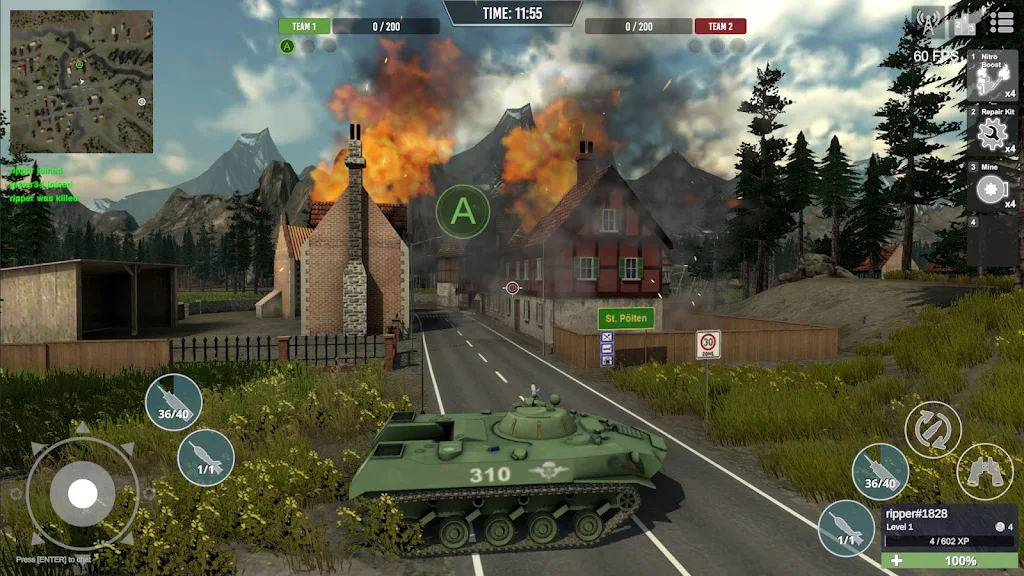The width and height of the screenshot is (1024, 576).
Task: Activate the Nitro Boost item
Action: pos(991,75)
